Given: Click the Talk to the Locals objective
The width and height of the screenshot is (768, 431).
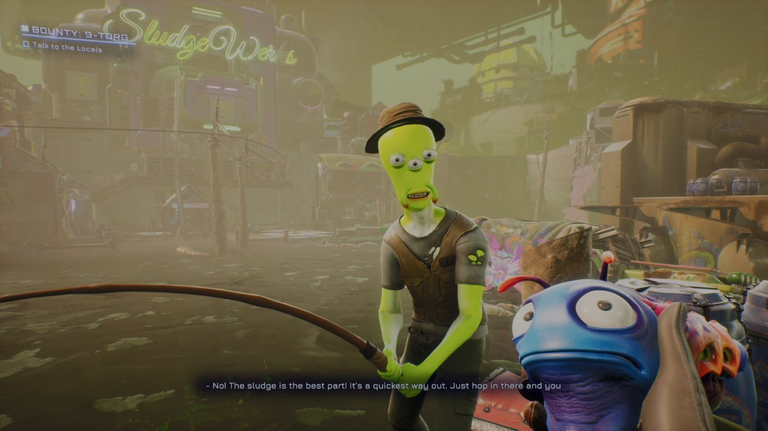Looking at the screenshot, I should 66,47.
